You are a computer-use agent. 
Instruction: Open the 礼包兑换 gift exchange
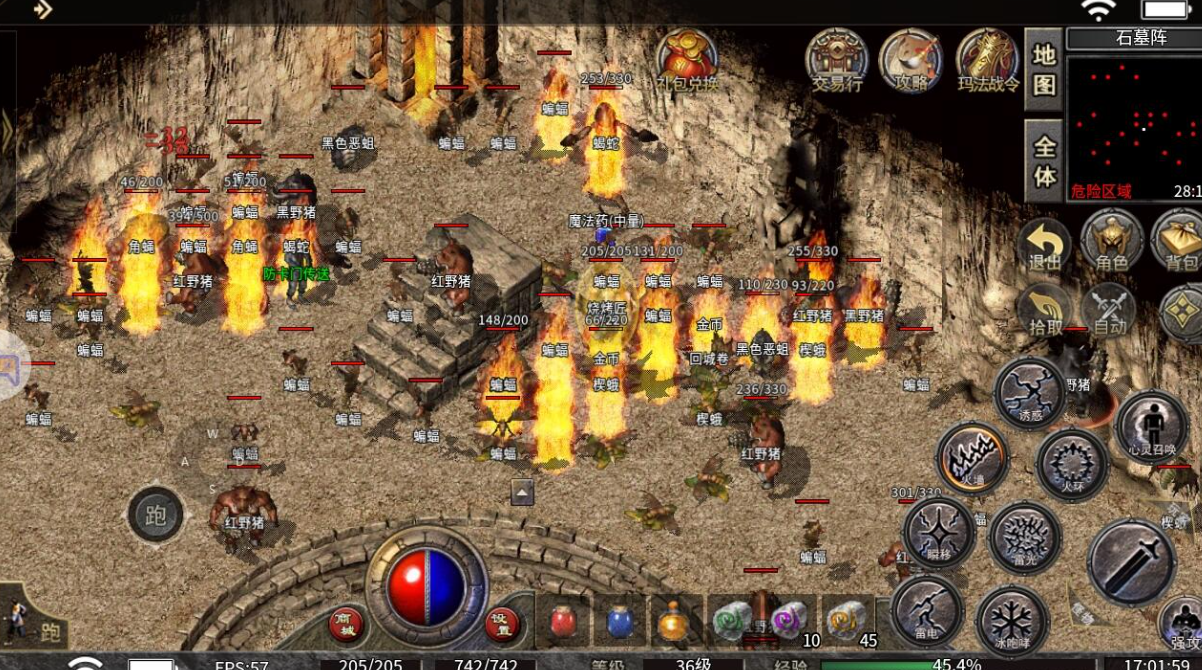687,59
